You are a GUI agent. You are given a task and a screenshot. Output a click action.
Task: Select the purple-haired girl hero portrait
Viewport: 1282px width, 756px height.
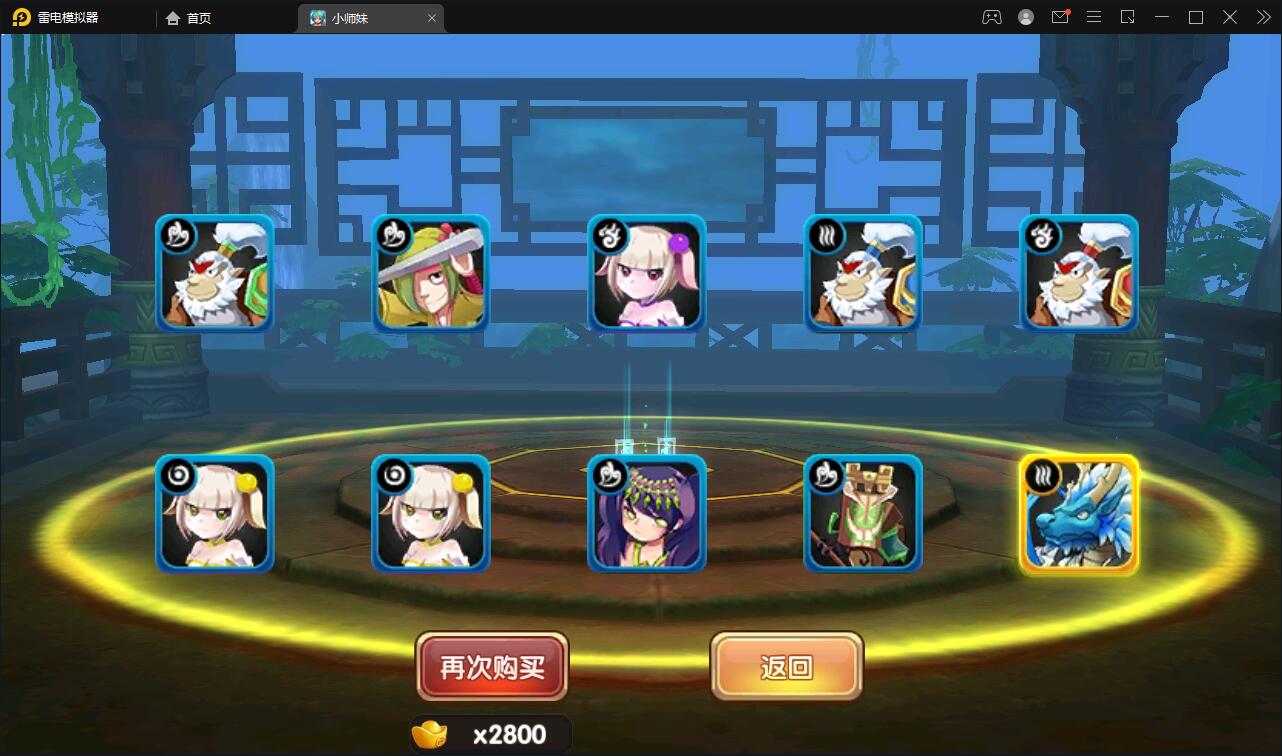pyautogui.click(x=646, y=514)
